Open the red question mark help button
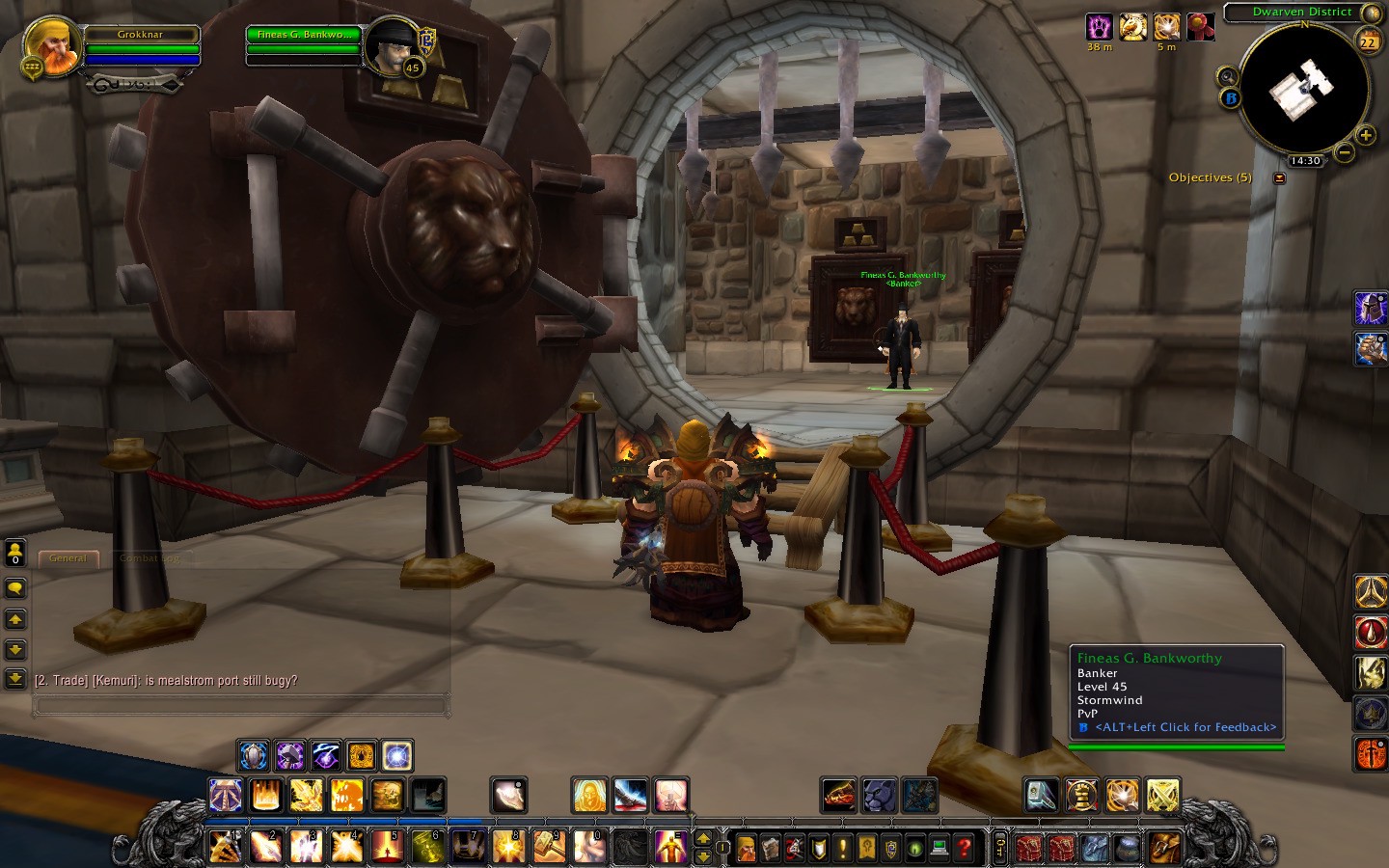The image size is (1389, 868). 964,849
